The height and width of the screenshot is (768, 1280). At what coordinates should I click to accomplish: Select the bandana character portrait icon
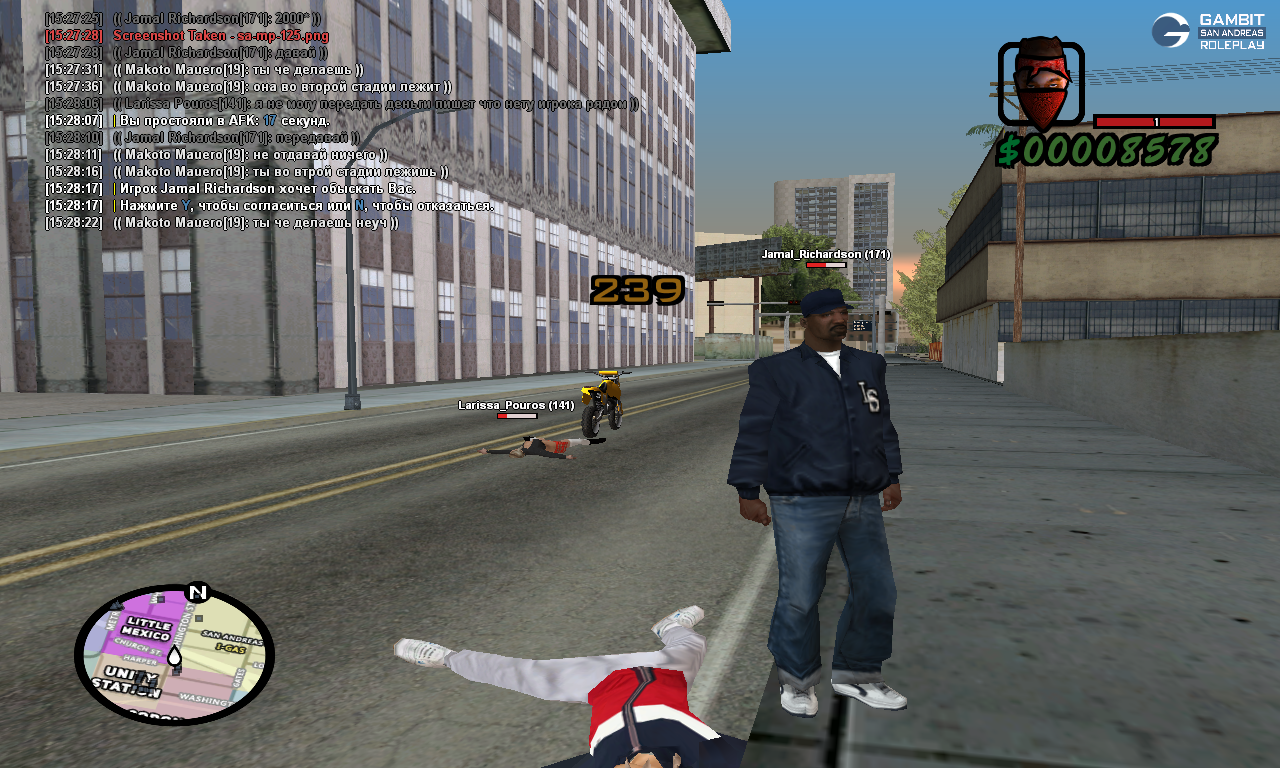pyautogui.click(x=1041, y=84)
